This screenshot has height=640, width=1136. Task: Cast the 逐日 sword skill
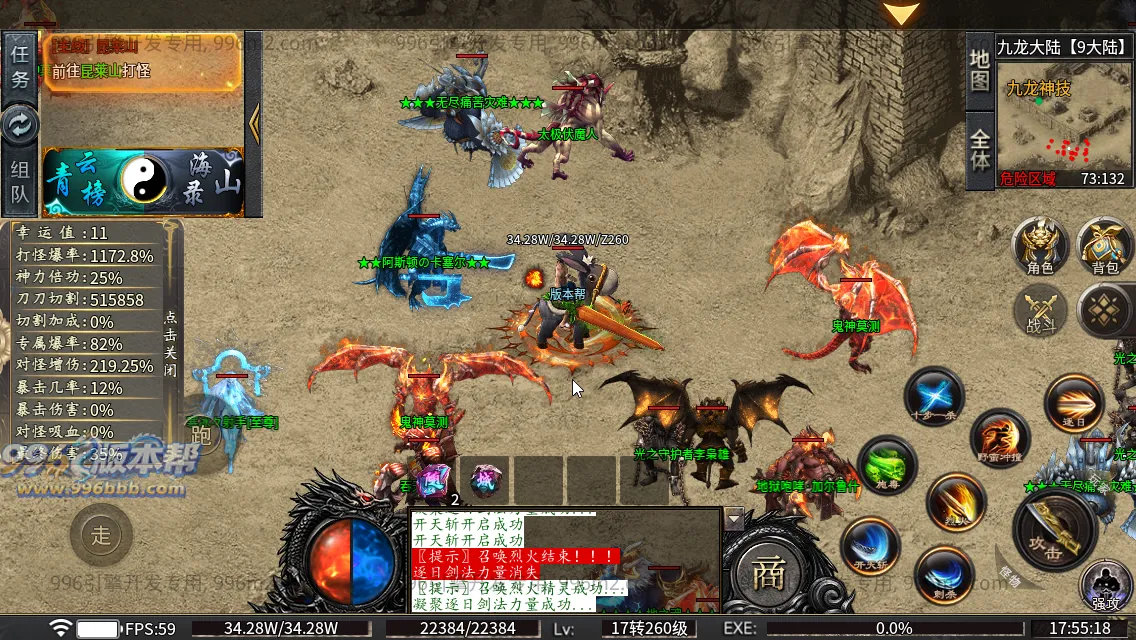[1074, 403]
